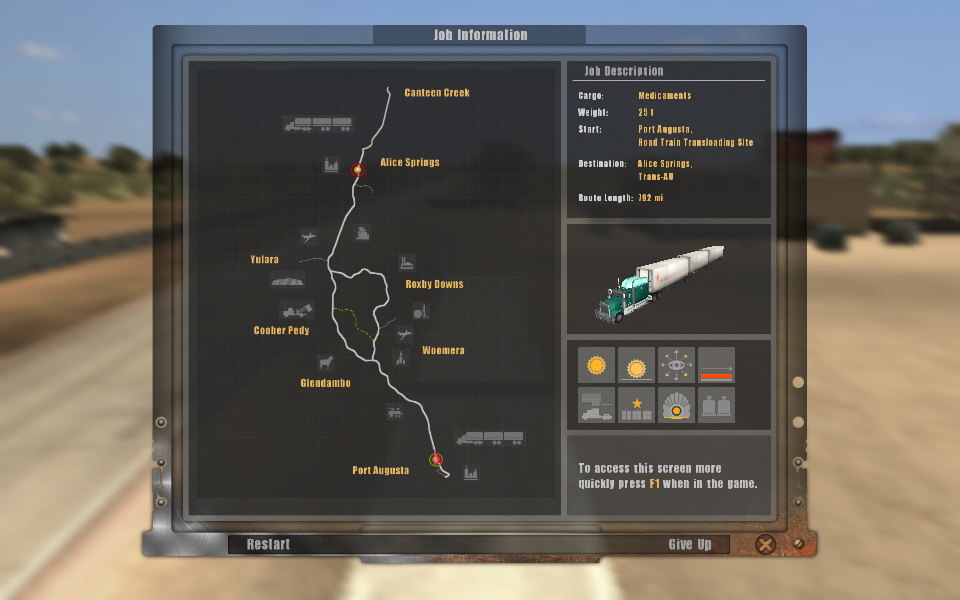
Task: Click the Coober Pedy mining truck icon
Action: [297, 311]
